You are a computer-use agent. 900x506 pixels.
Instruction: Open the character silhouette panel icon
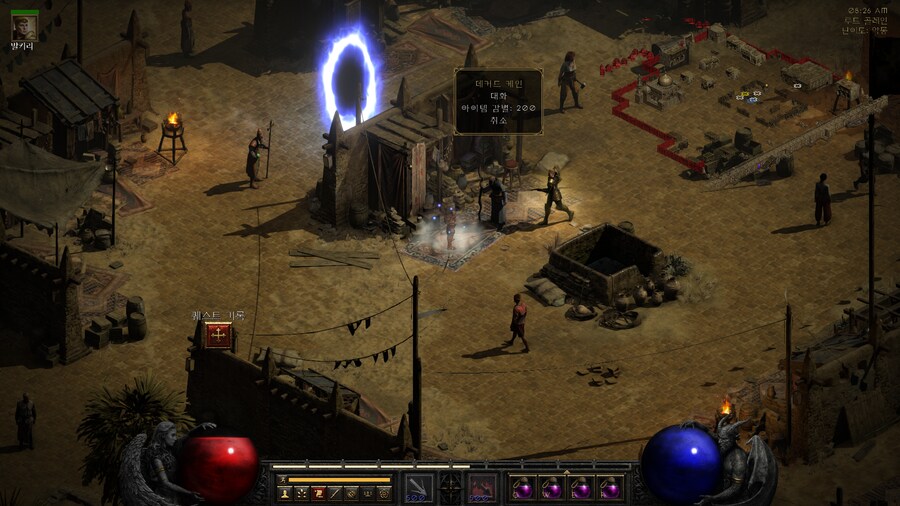pos(284,493)
